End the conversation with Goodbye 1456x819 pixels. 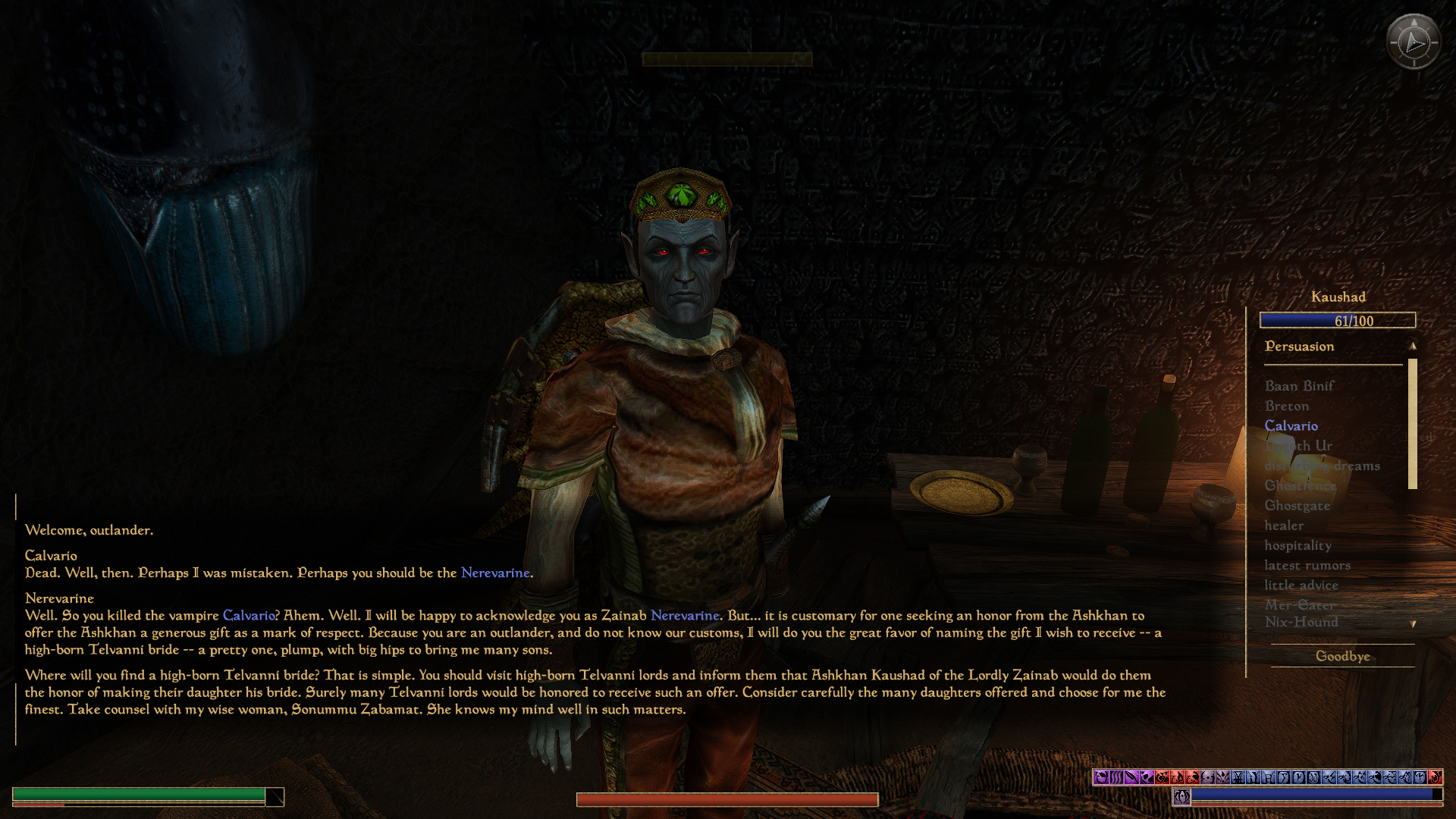[1342, 656]
